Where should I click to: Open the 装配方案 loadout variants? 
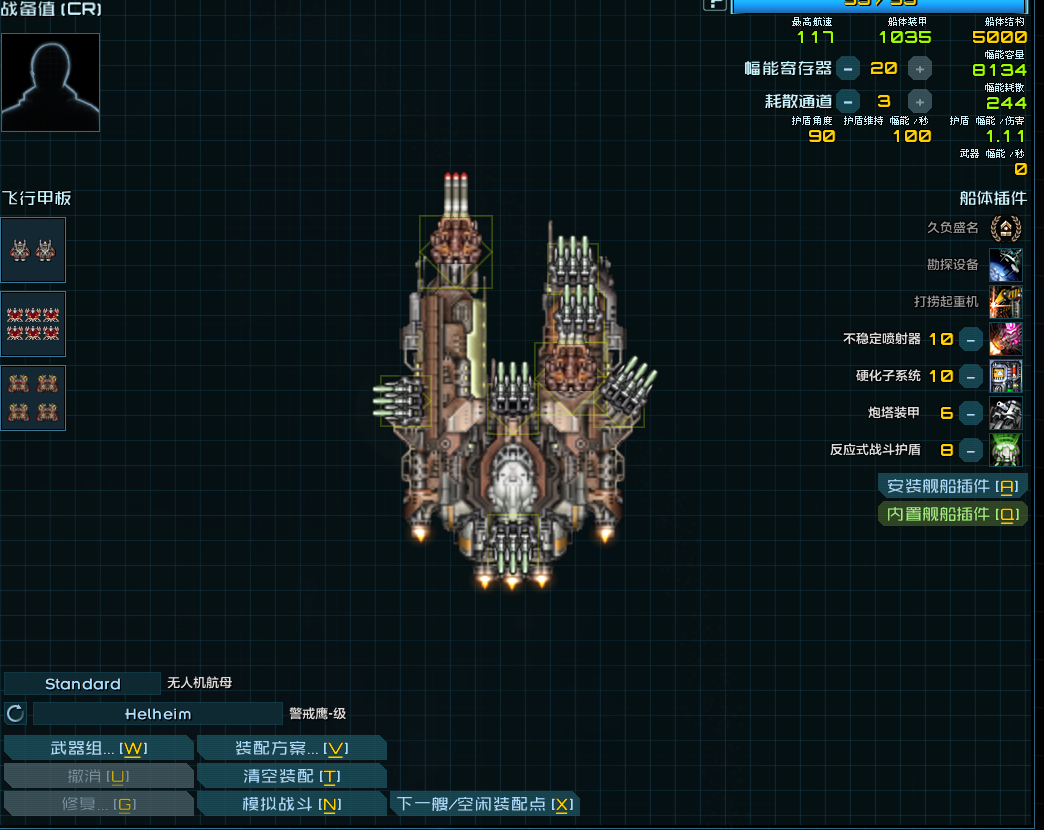[291, 748]
